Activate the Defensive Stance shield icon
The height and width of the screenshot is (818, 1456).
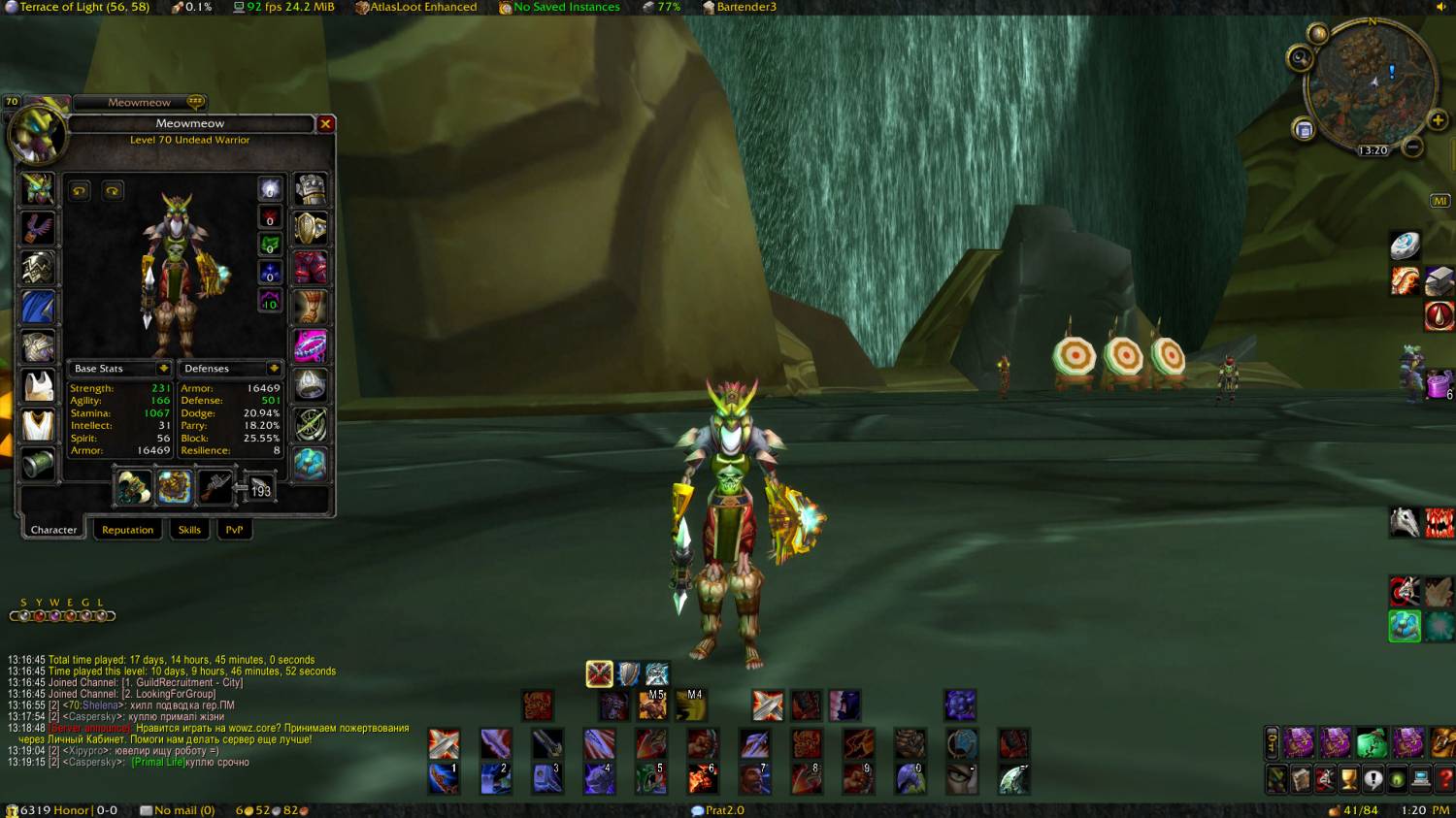coord(629,673)
